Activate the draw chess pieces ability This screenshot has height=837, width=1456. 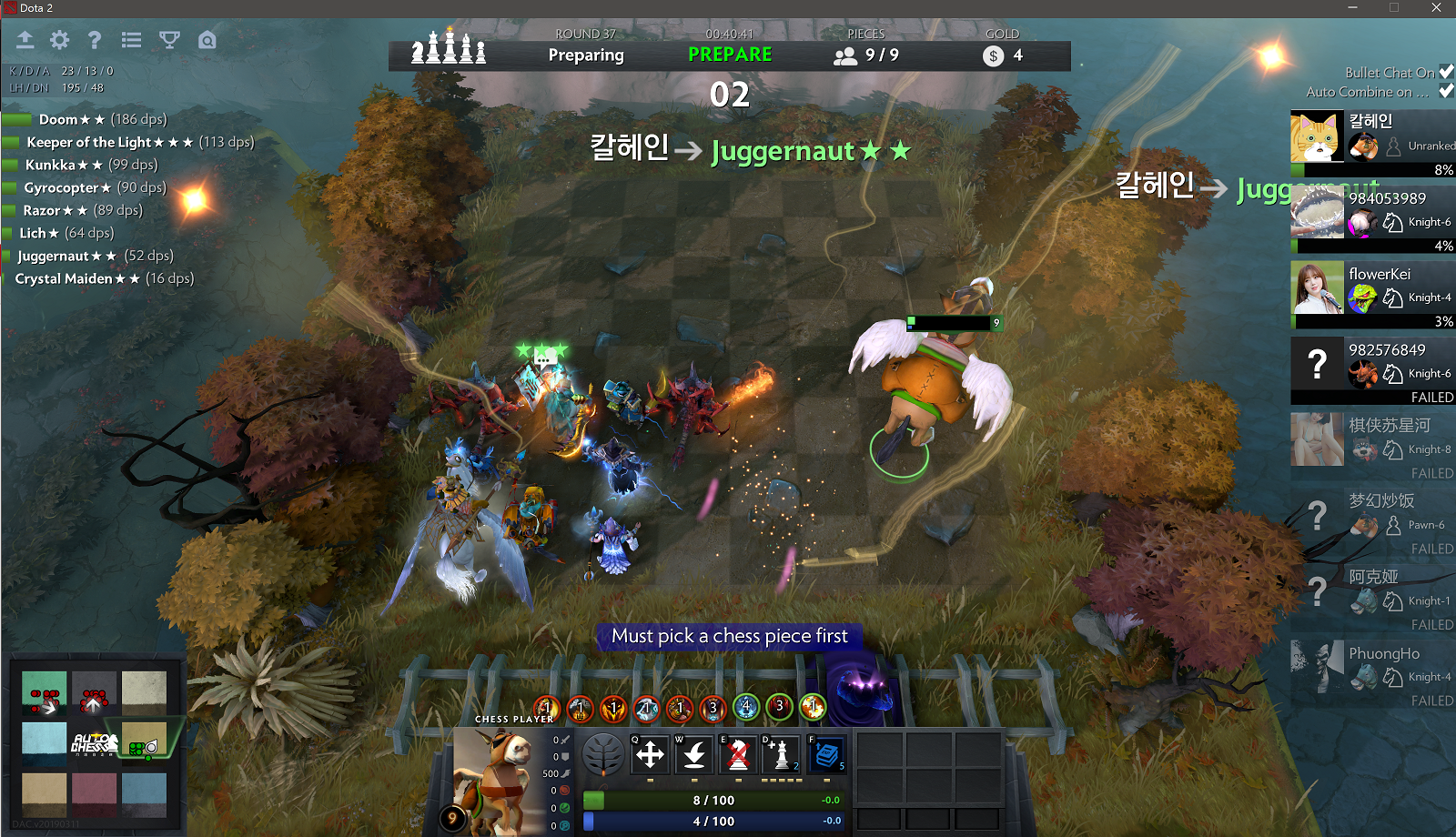(x=782, y=754)
